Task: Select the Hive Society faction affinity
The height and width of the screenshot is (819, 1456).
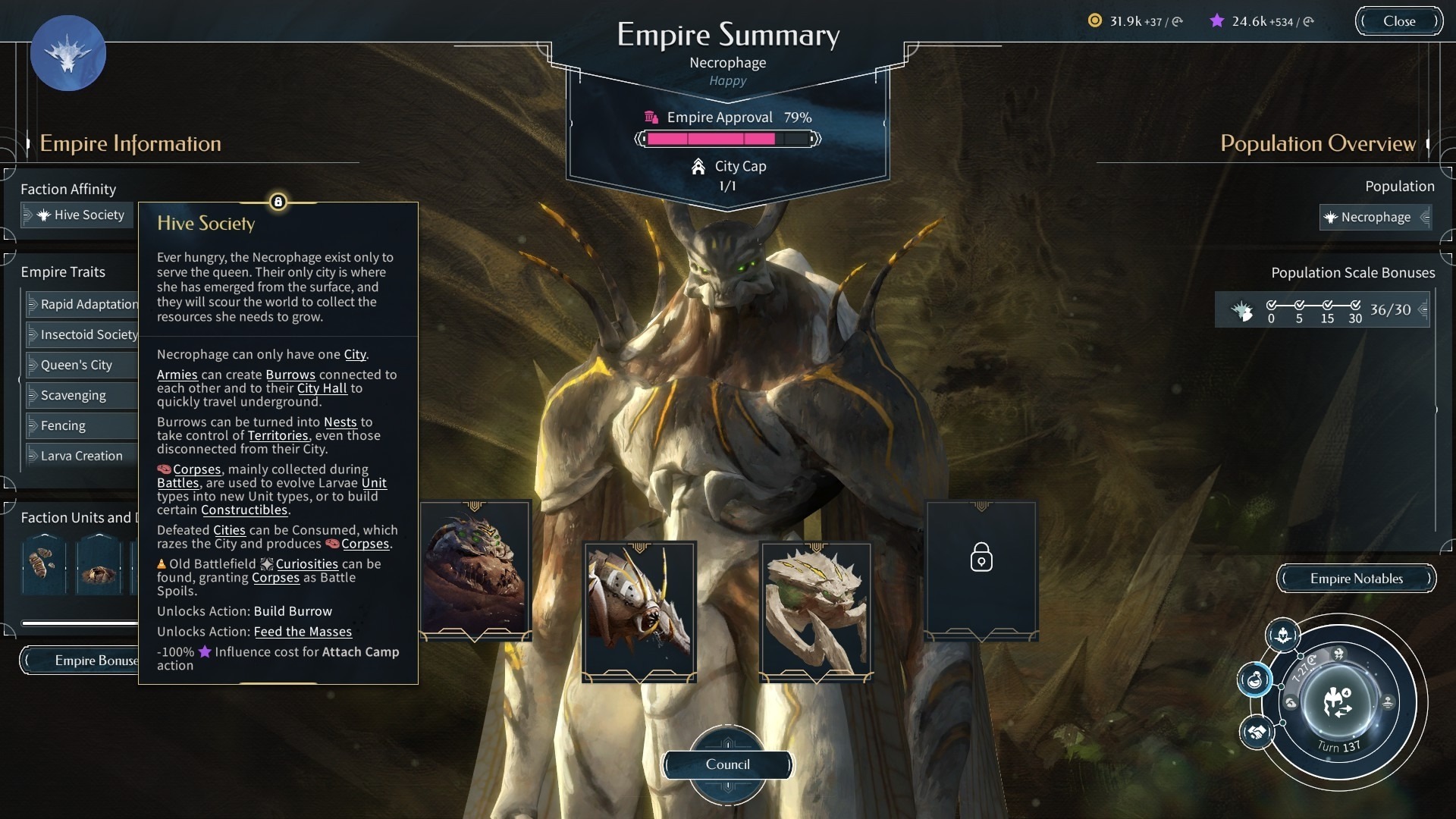Action: click(x=78, y=215)
